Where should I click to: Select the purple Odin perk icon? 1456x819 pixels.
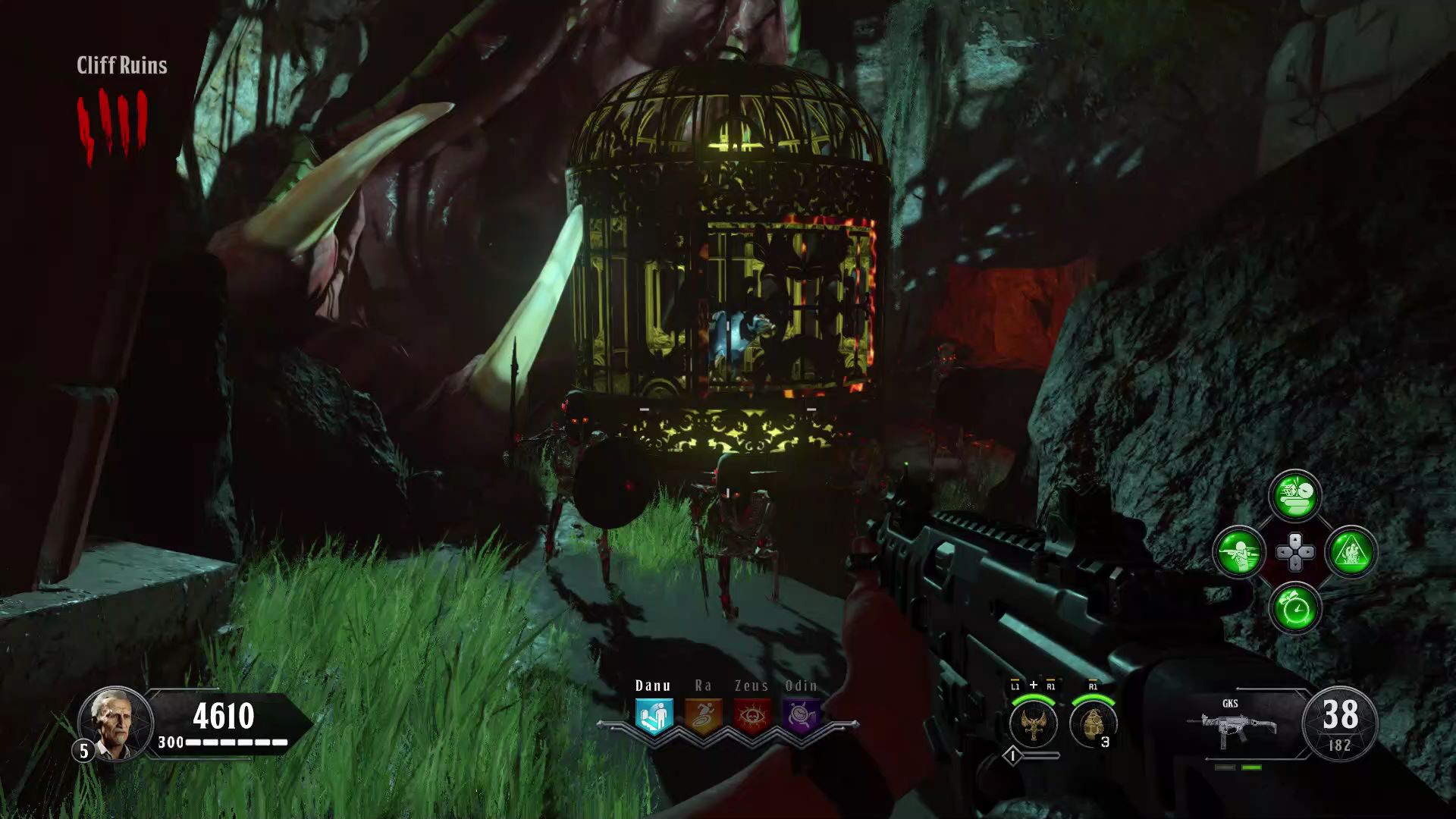801,715
